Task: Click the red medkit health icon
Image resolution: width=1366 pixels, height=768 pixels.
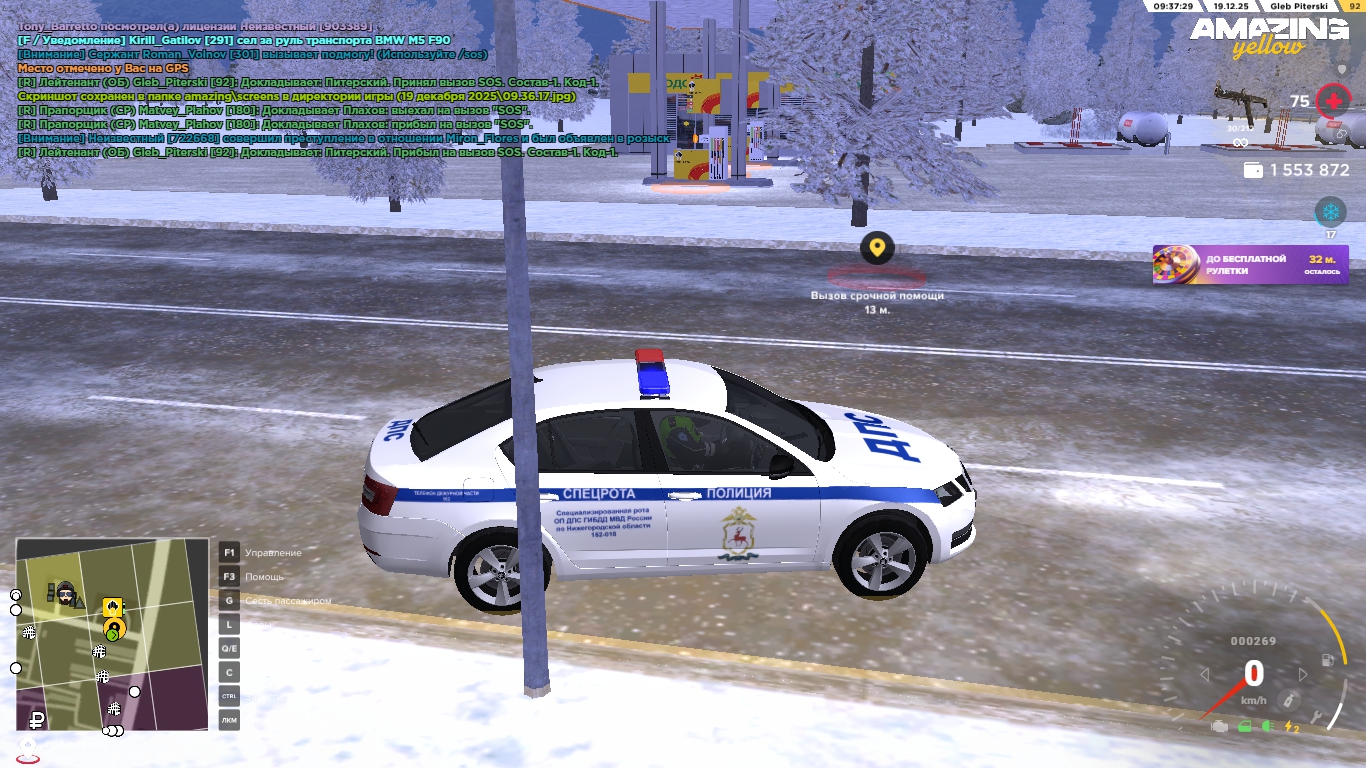Action: [1332, 101]
